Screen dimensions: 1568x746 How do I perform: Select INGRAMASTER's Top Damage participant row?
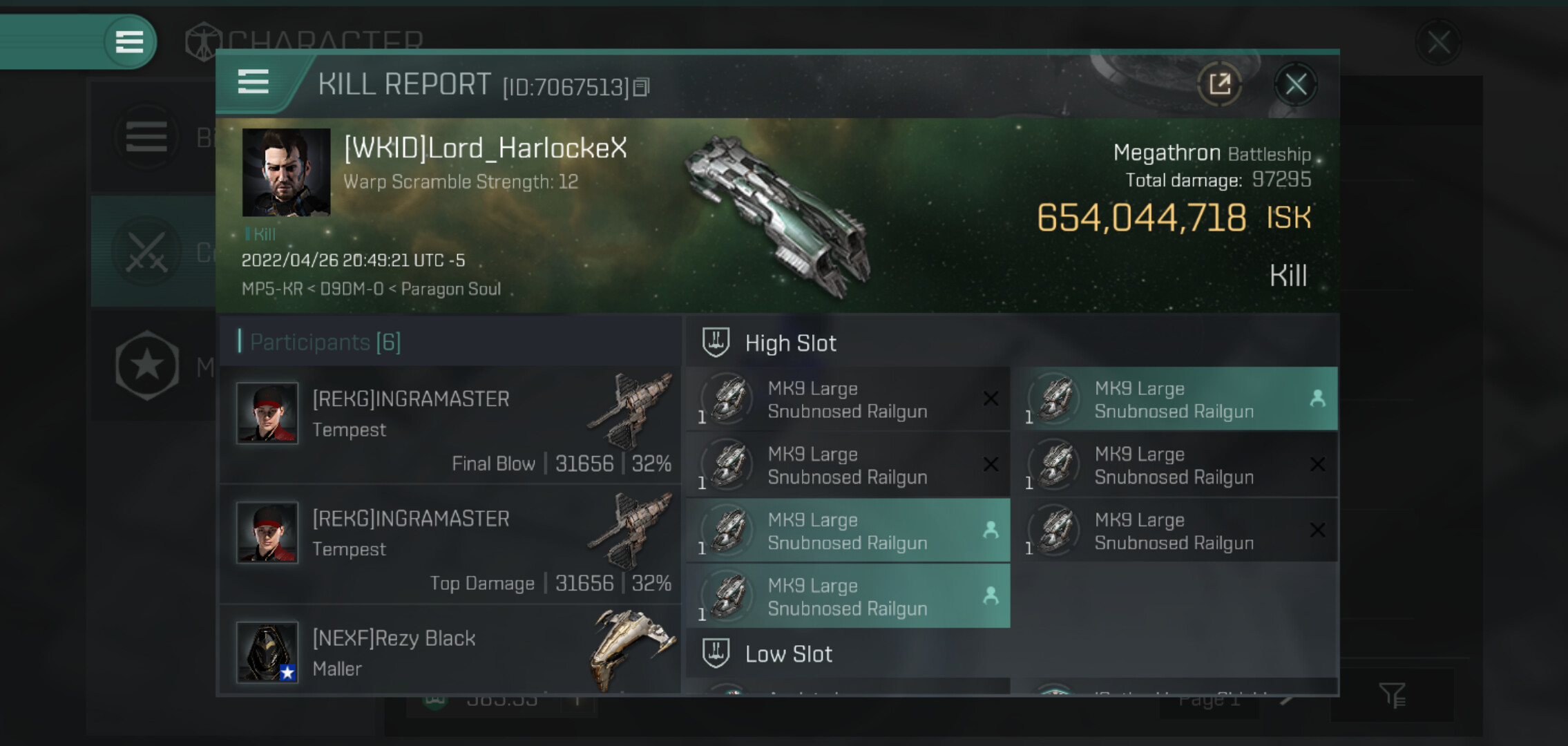point(450,544)
